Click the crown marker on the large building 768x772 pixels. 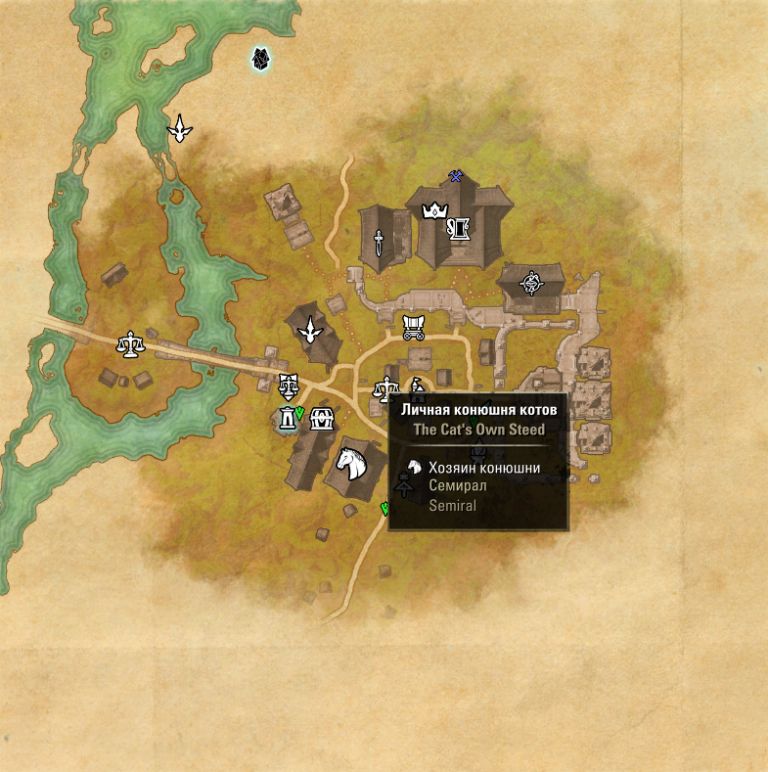(x=435, y=210)
